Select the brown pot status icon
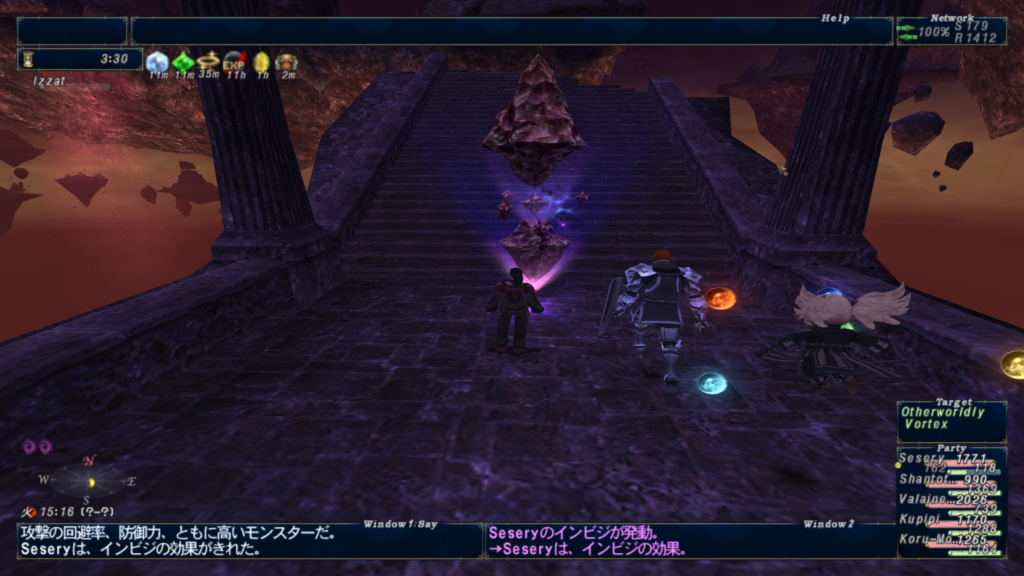1024x576 pixels. tap(287, 62)
